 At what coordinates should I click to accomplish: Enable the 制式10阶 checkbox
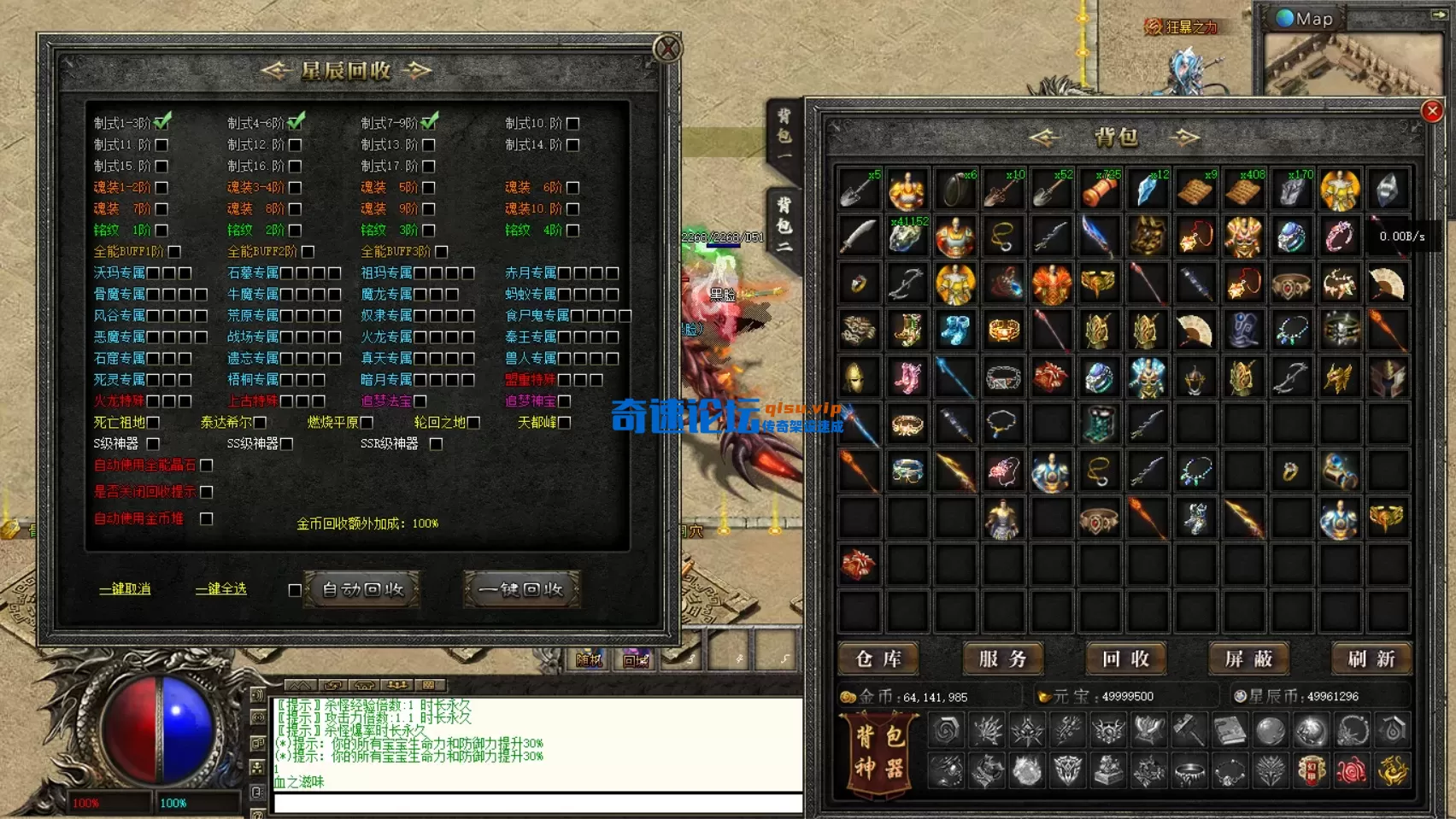[x=573, y=123]
